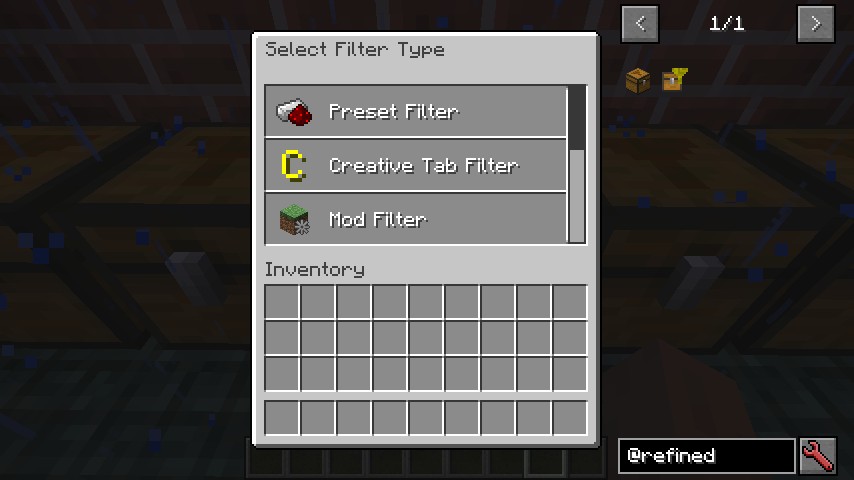The image size is (854, 480).
Task: Select the Preset Filter option
Action: point(415,111)
